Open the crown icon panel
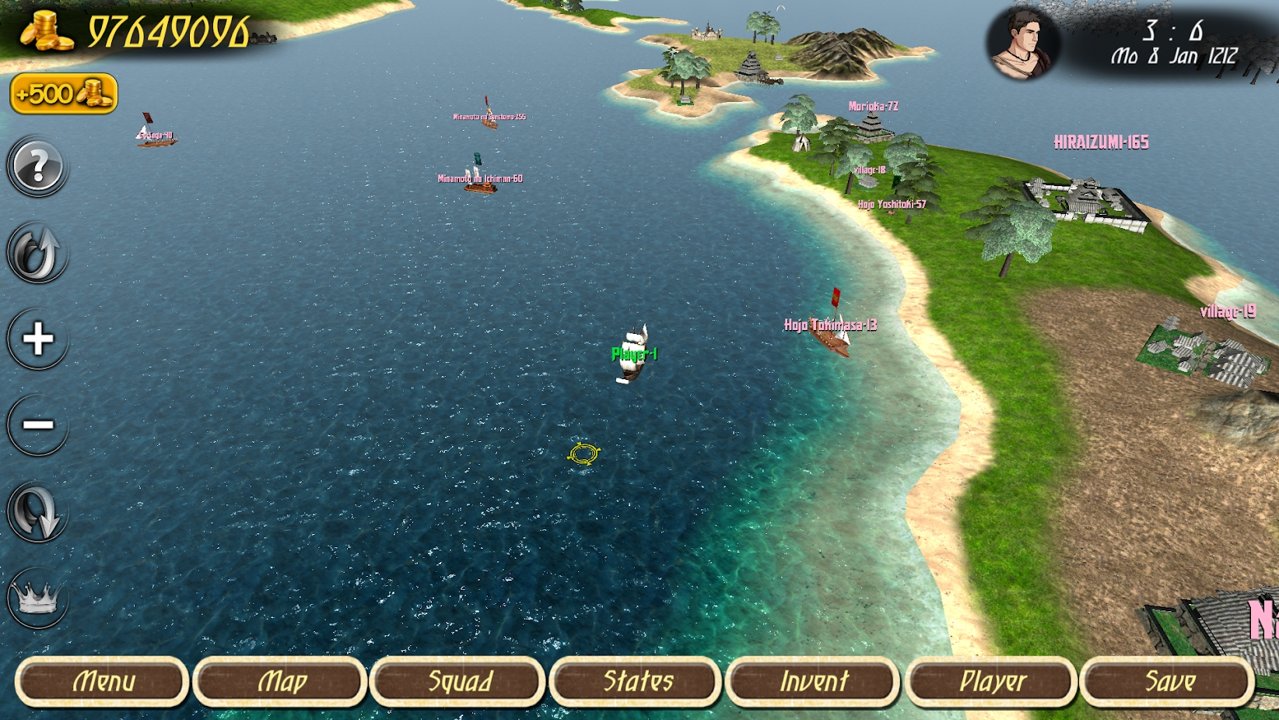The width and height of the screenshot is (1279, 720). [38, 598]
